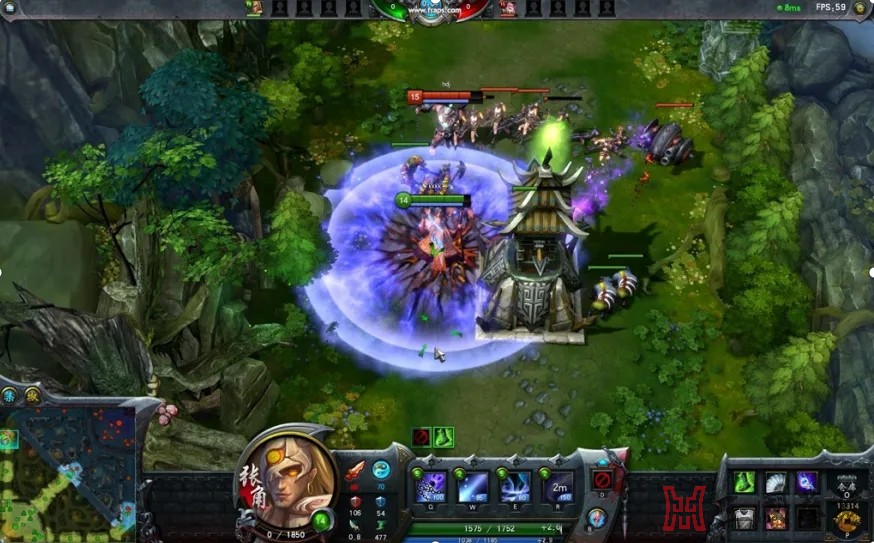The image size is (874, 543).
Task: Use the green boots item slot
Action: coord(743,483)
